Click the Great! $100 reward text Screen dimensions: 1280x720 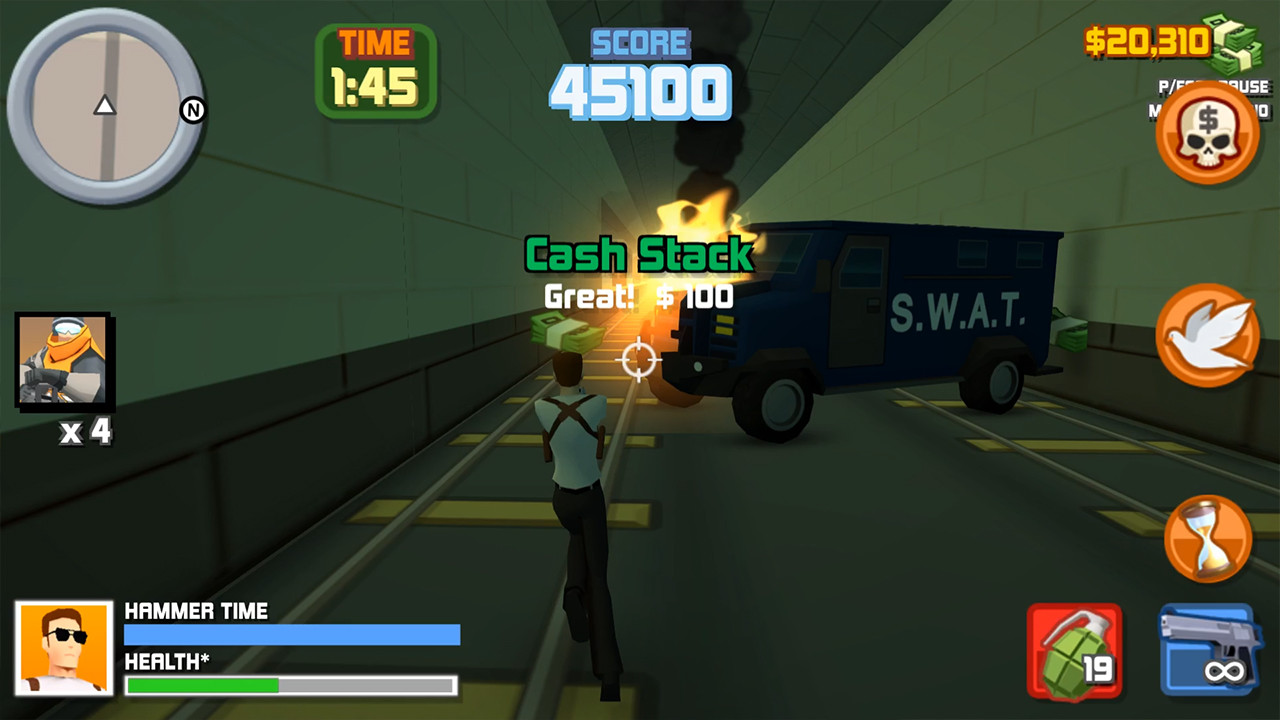[x=637, y=297]
